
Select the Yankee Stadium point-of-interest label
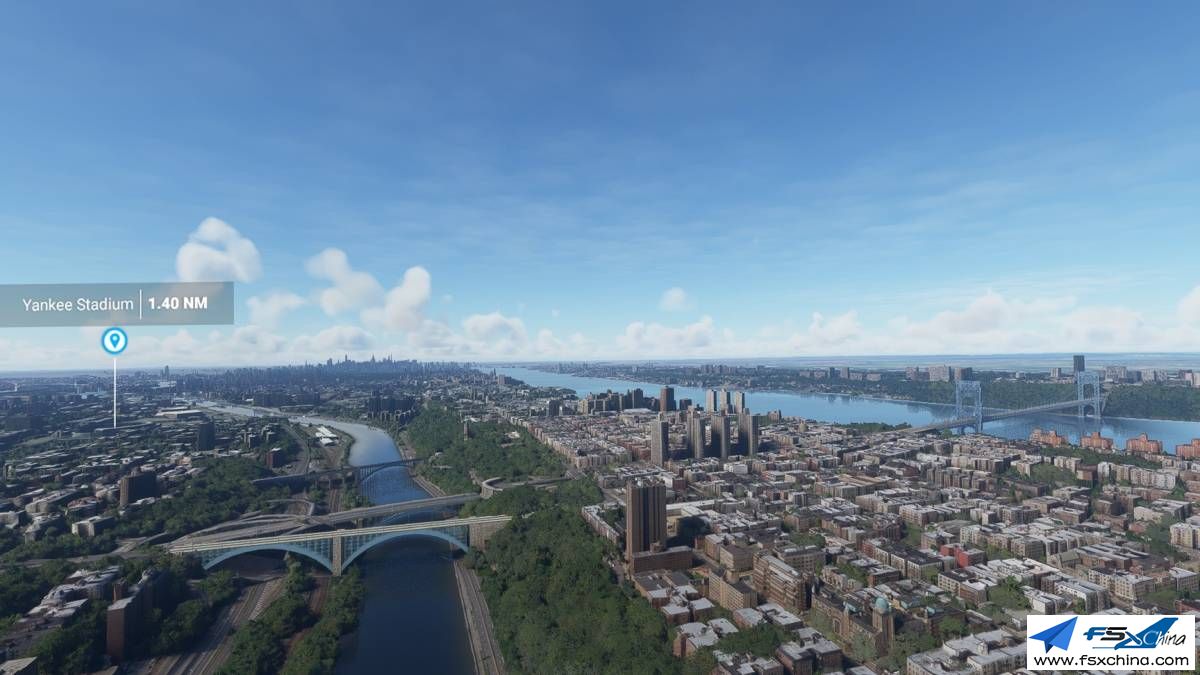coord(115,304)
